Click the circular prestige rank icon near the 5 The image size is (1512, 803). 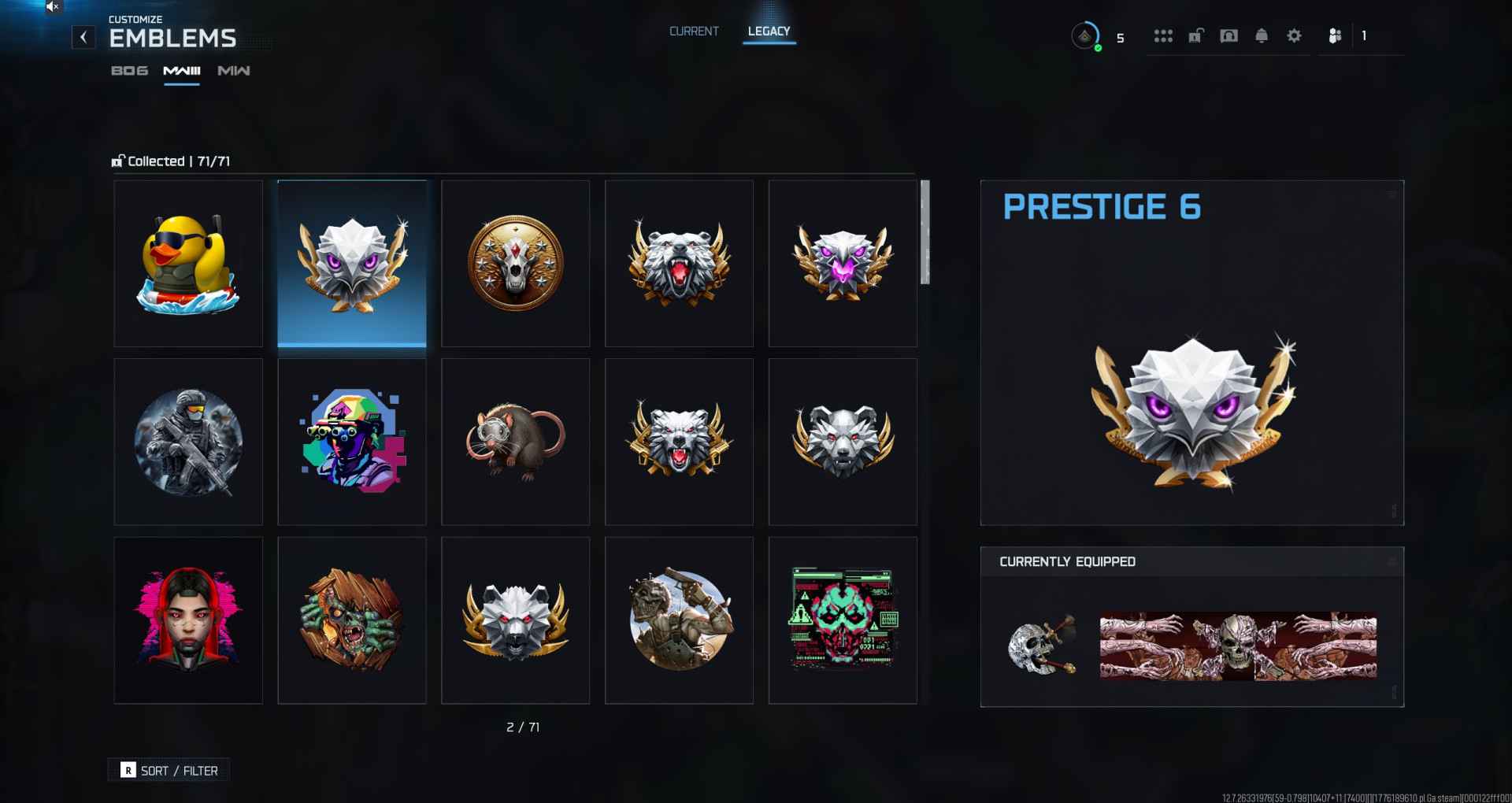1086,36
